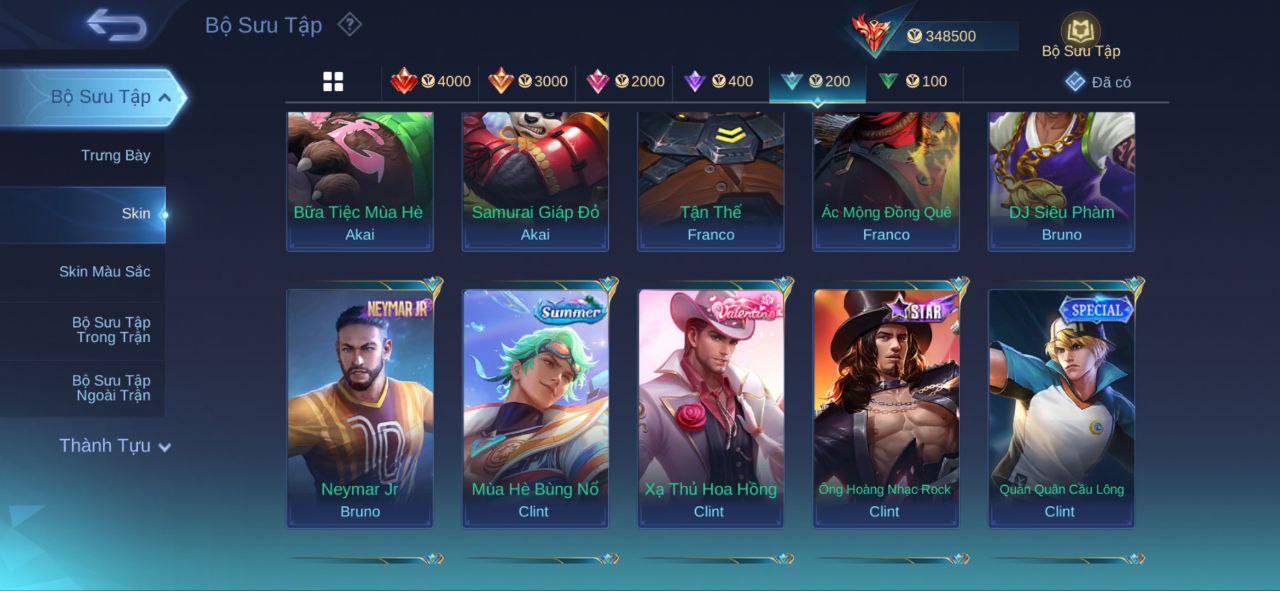Open Bộ Sưu Tập Ngoài Trận
Image resolution: width=1280 pixels, height=591 pixels.
pos(110,388)
